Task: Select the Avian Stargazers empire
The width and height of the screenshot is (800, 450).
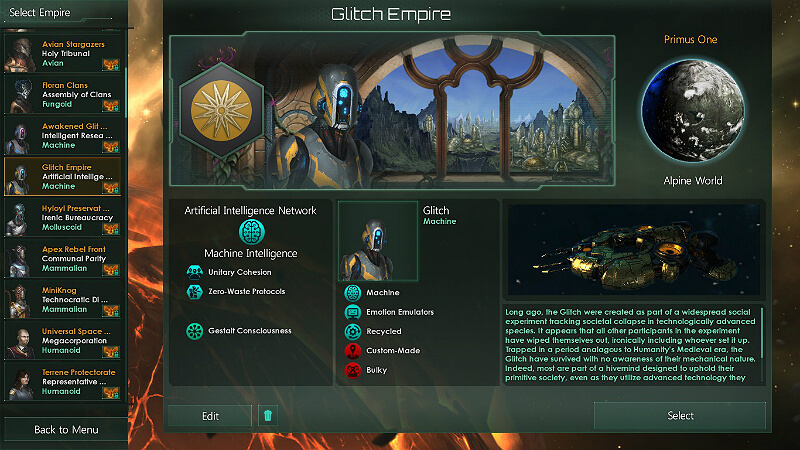Action: (x=63, y=52)
